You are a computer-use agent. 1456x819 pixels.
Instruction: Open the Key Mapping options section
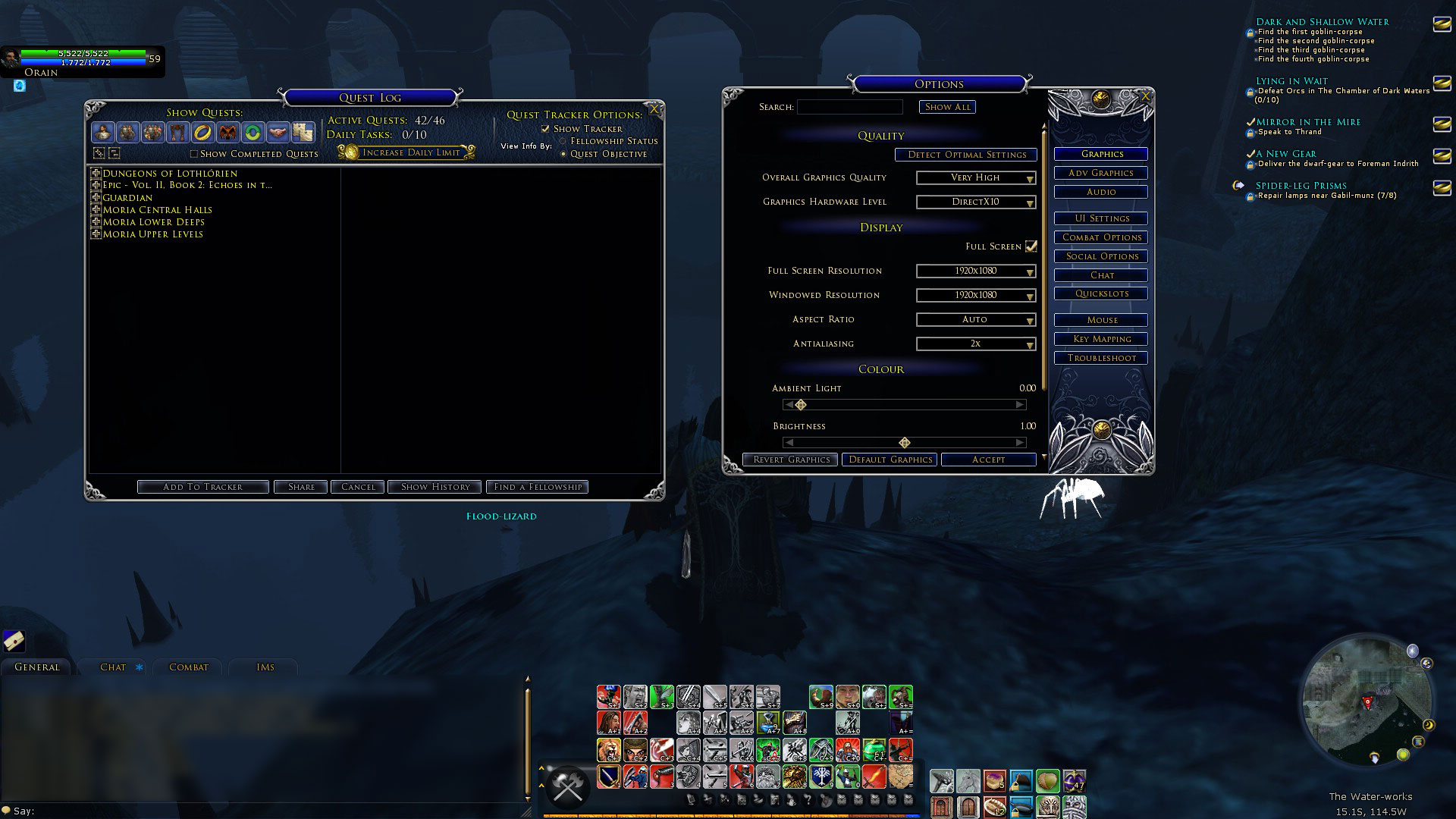1101,339
